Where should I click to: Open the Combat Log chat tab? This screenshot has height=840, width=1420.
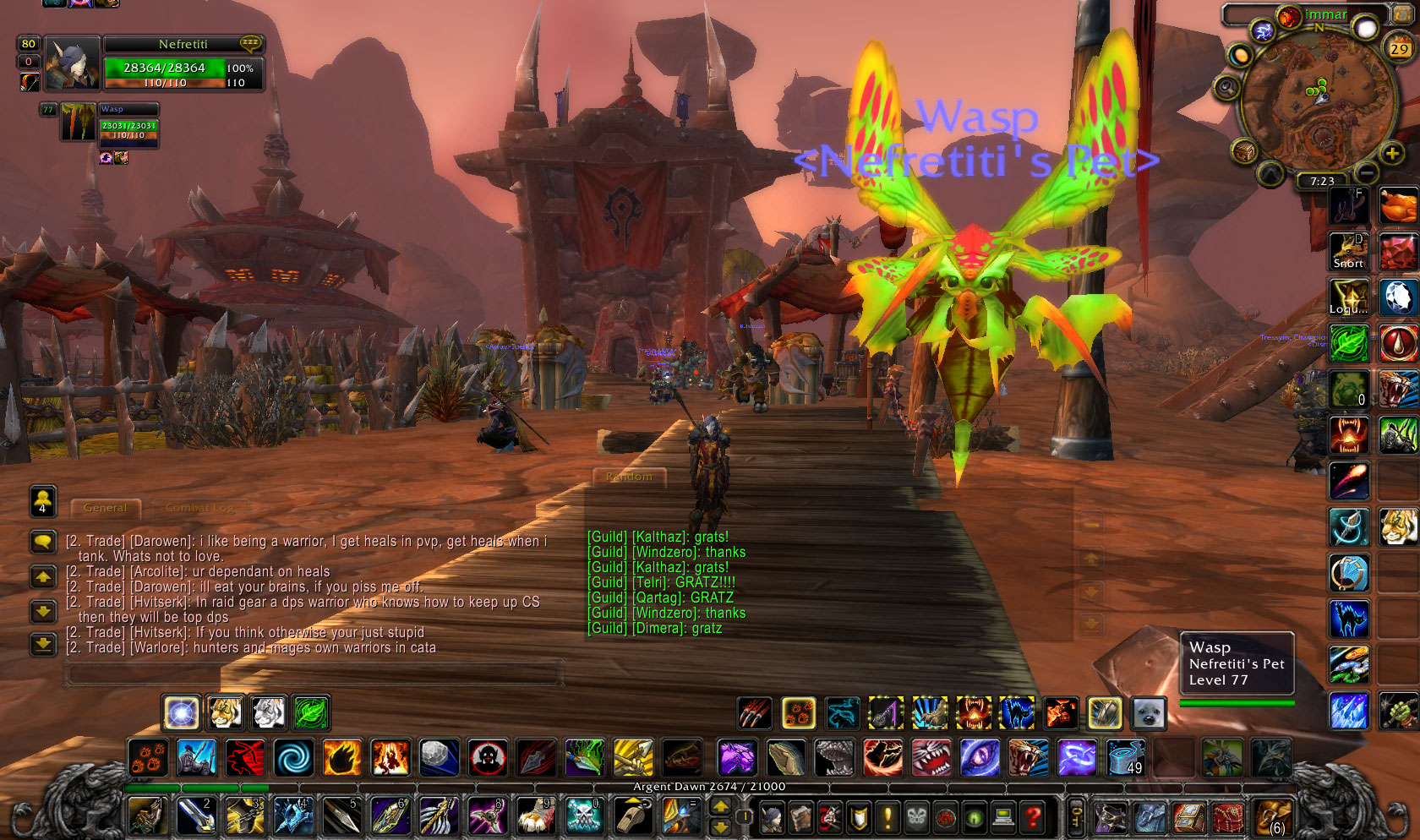[200, 508]
